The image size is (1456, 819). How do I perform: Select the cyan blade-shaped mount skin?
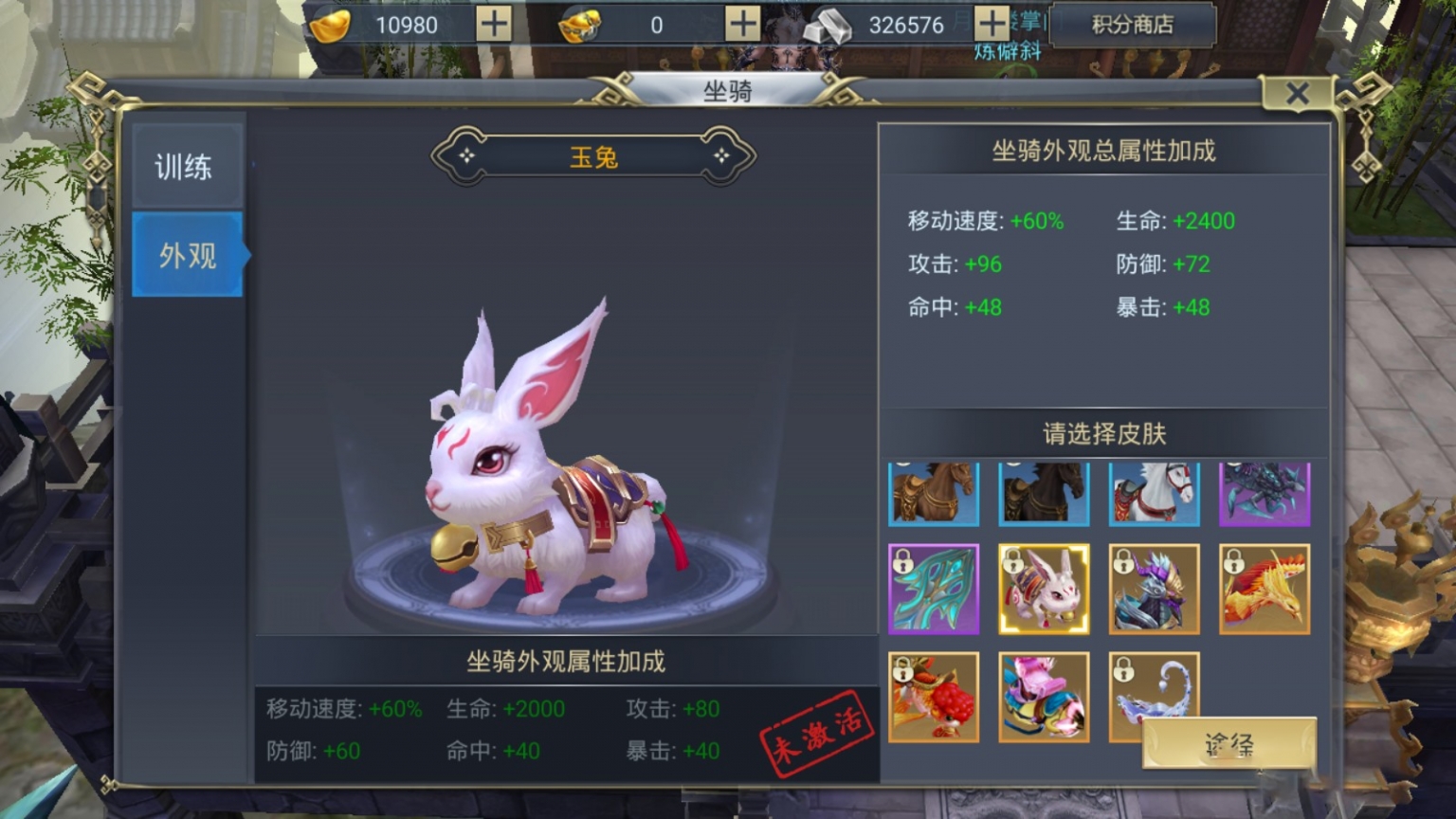(933, 590)
